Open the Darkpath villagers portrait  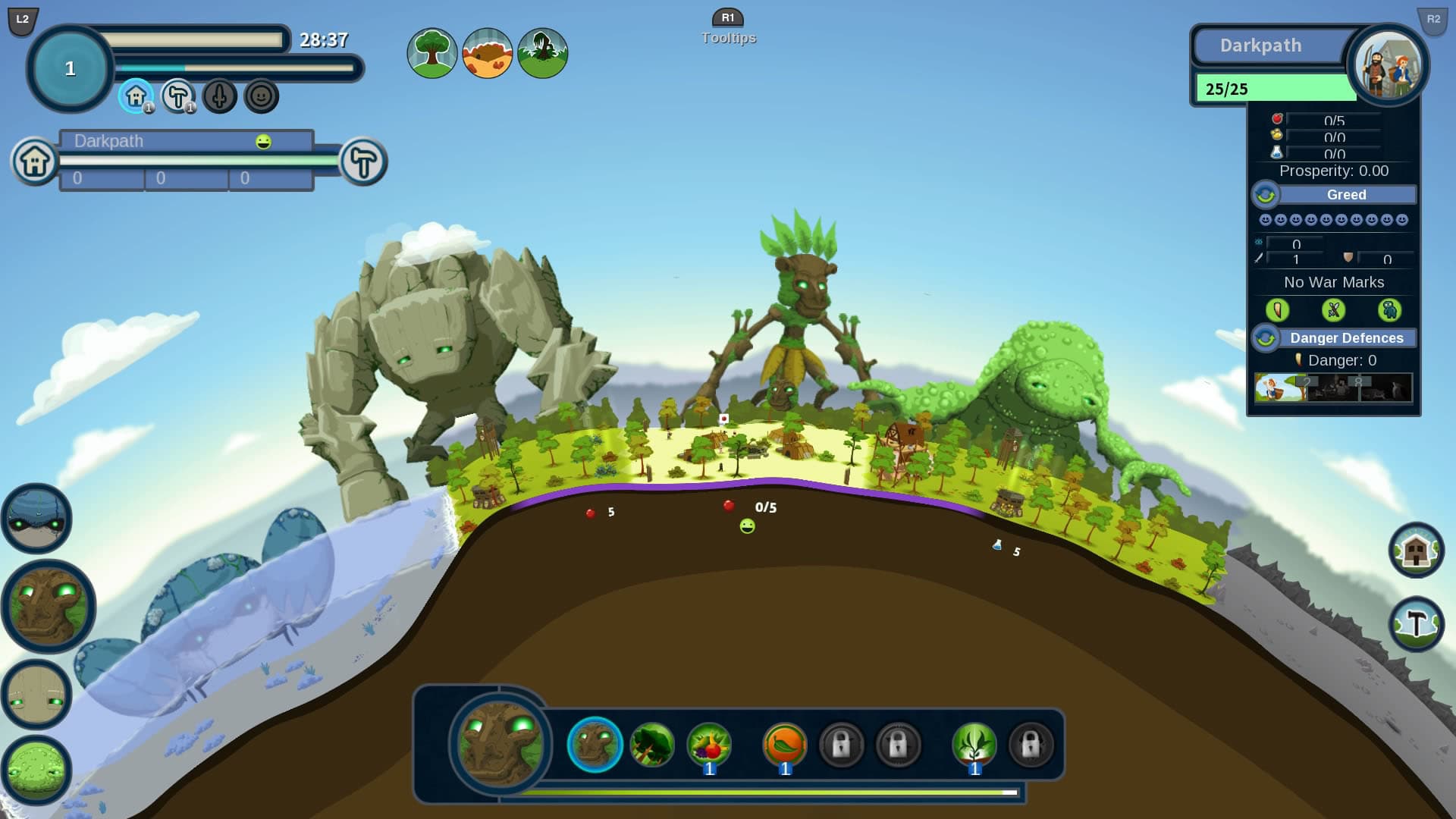pyautogui.click(x=1387, y=65)
